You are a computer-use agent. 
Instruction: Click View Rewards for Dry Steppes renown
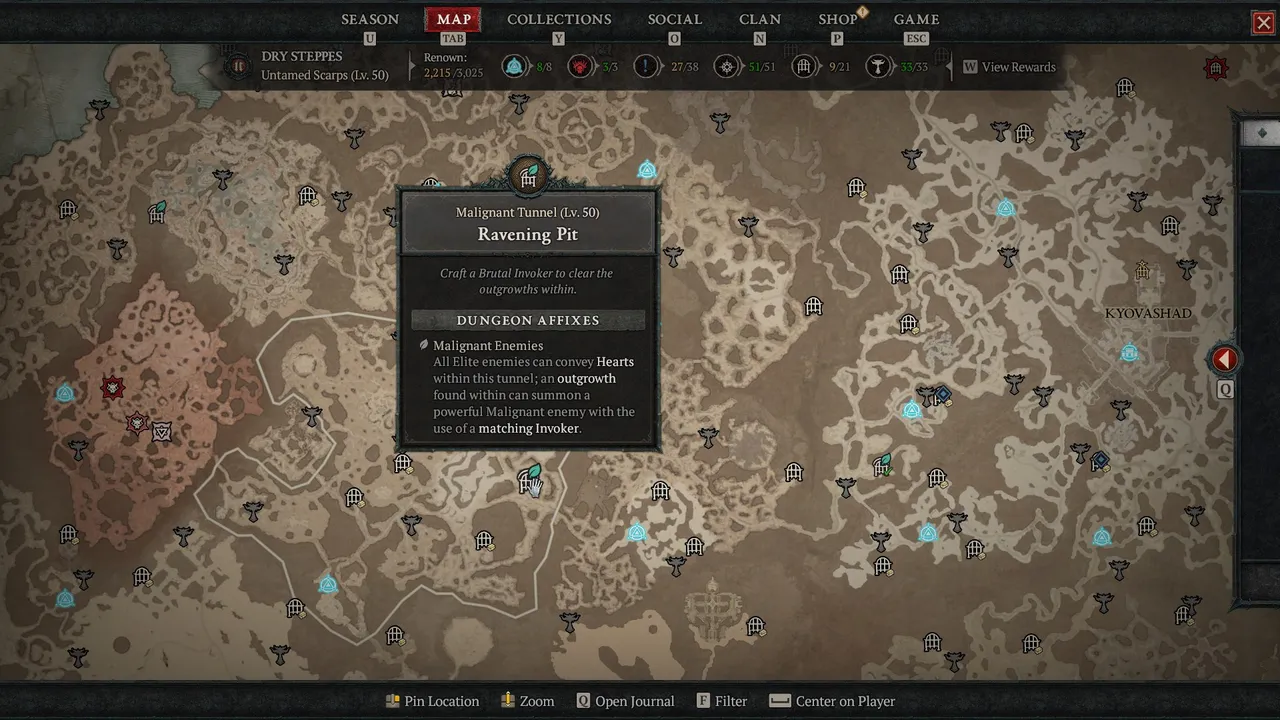1009,67
